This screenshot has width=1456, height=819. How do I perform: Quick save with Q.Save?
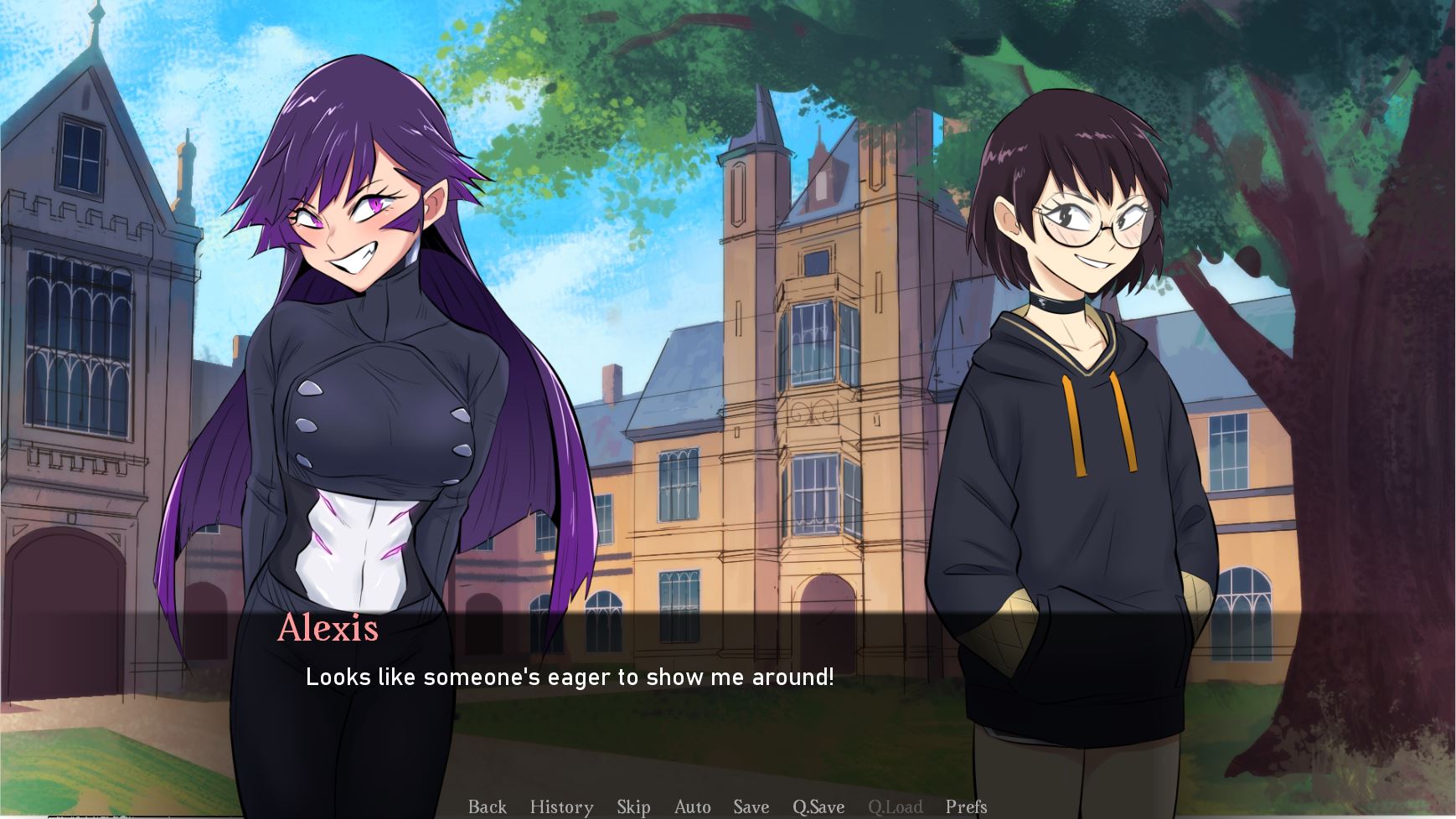818,806
